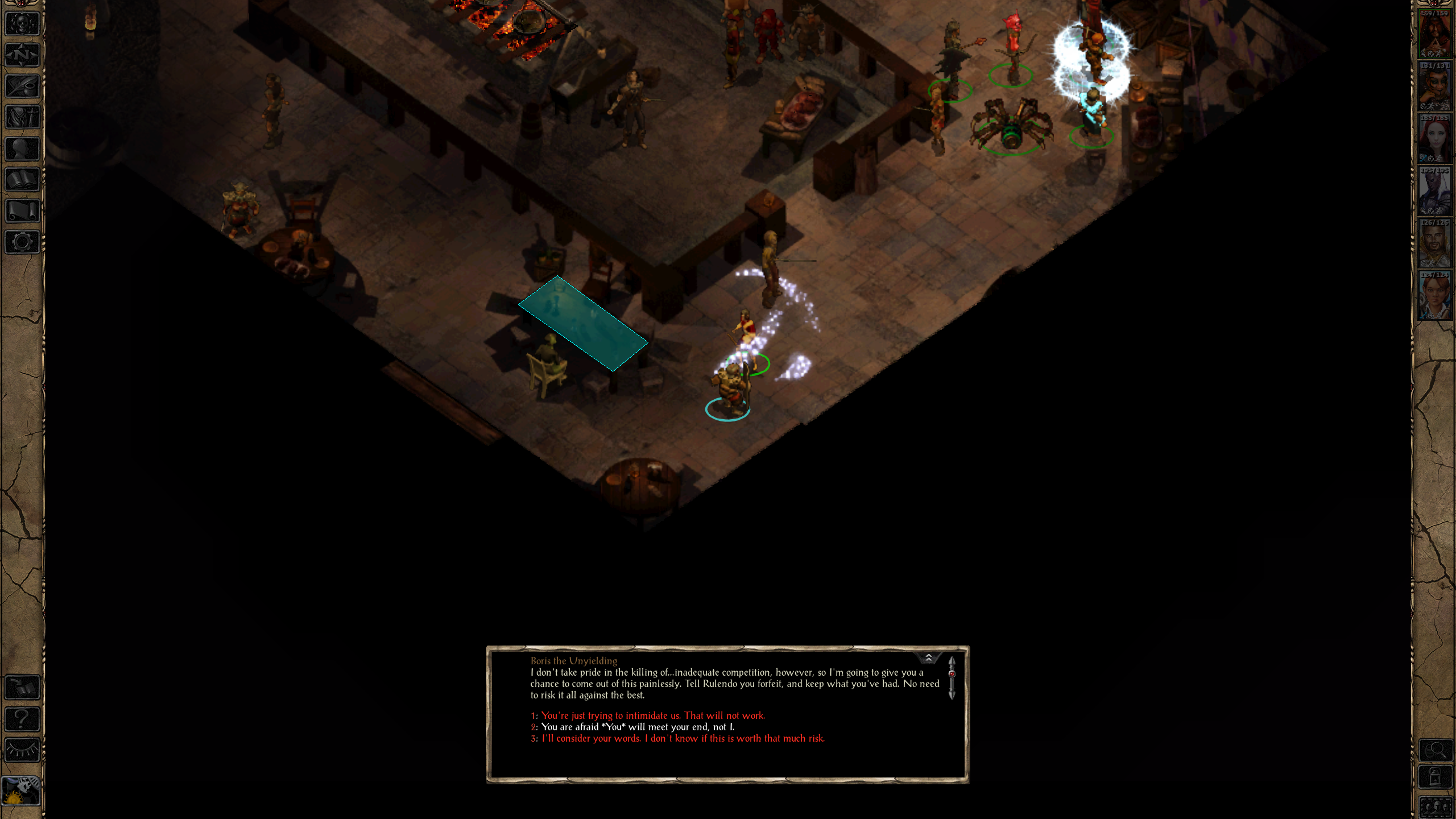The height and width of the screenshot is (819, 1456).
Task: Open the inventory screen
Action: click(x=22, y=118)
